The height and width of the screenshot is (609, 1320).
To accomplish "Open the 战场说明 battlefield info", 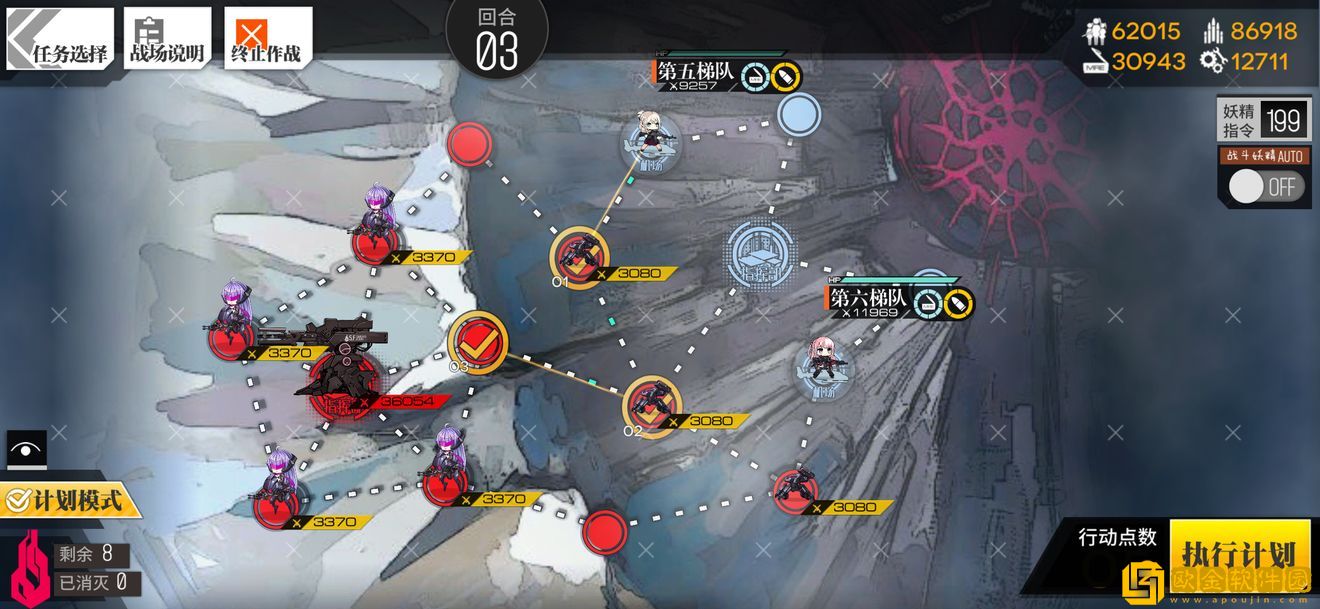I will point(167,39).
